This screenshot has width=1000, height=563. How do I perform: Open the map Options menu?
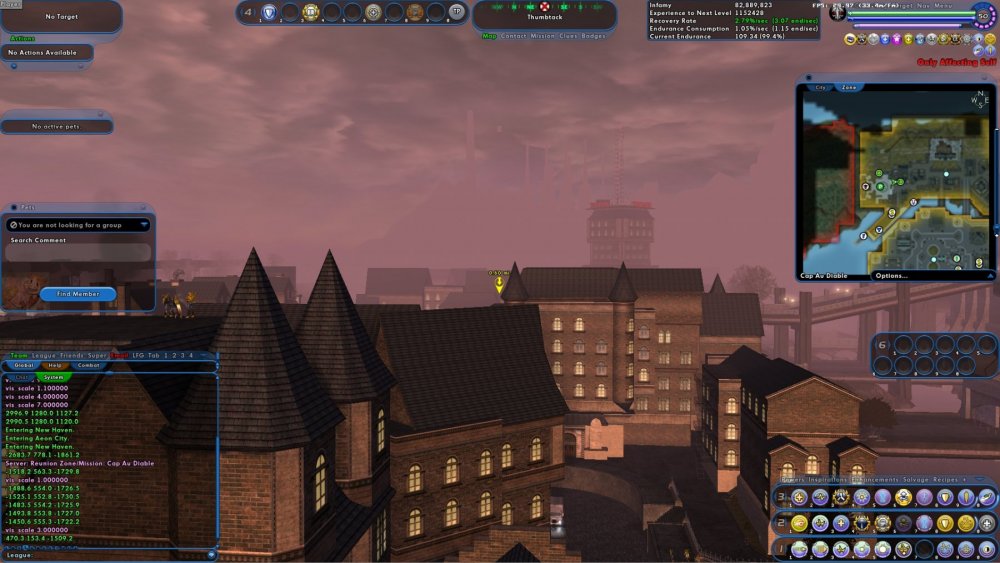(891, 275)
